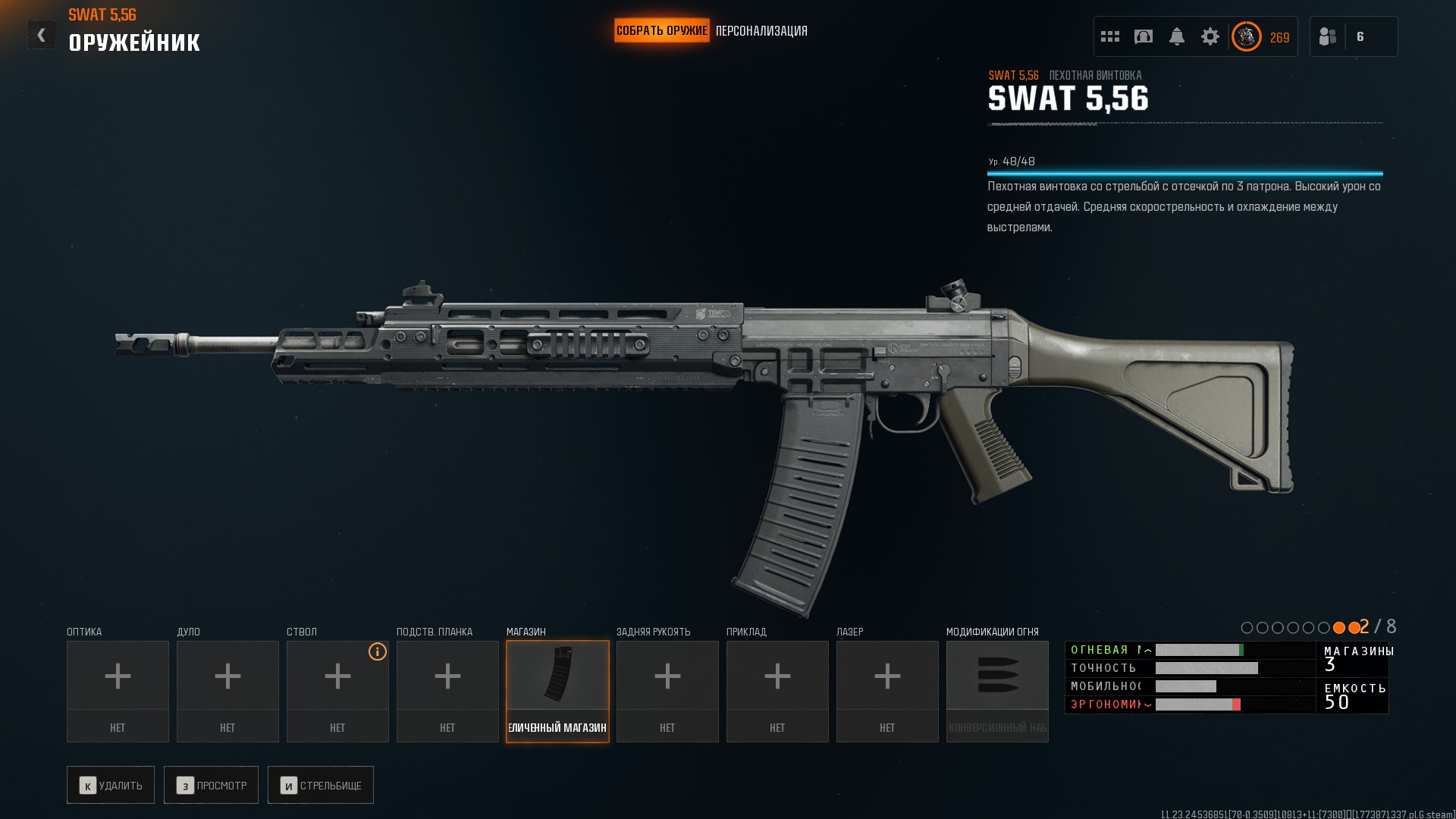Go back using the top-left arrow
The image size is (1456, 819).
[41, 35]
